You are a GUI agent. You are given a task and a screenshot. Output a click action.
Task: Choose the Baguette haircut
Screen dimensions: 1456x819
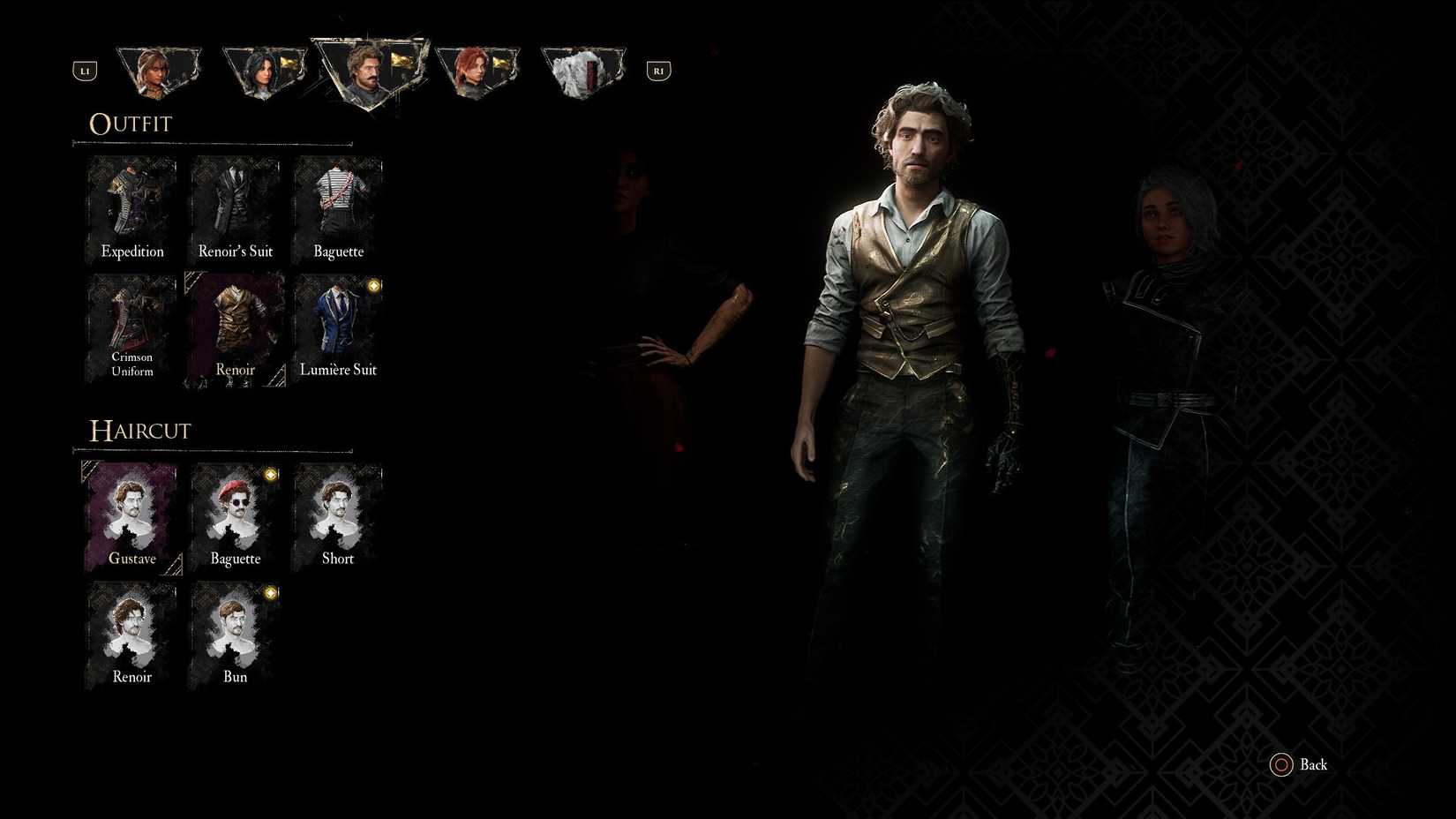[x=234, y=516]
